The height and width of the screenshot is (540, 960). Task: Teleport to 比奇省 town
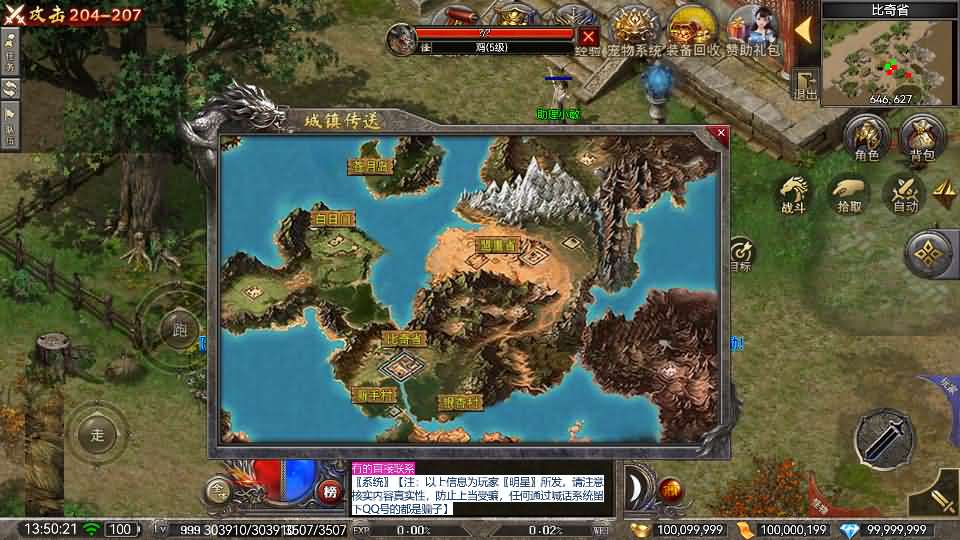click(x=404, y=339)
